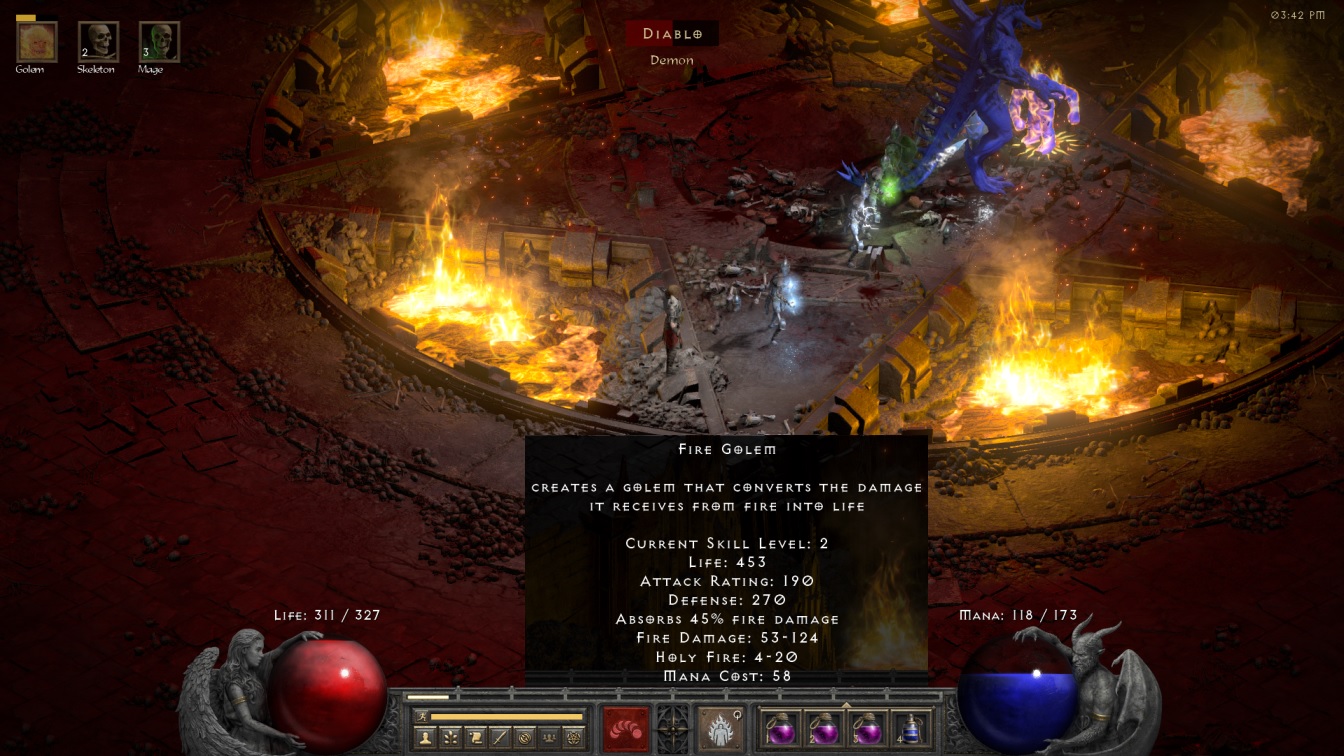The height and width of the screenshot is (756, 1344).
Task: Open the party screen with the people icon
Action: (x=548, y=737)
